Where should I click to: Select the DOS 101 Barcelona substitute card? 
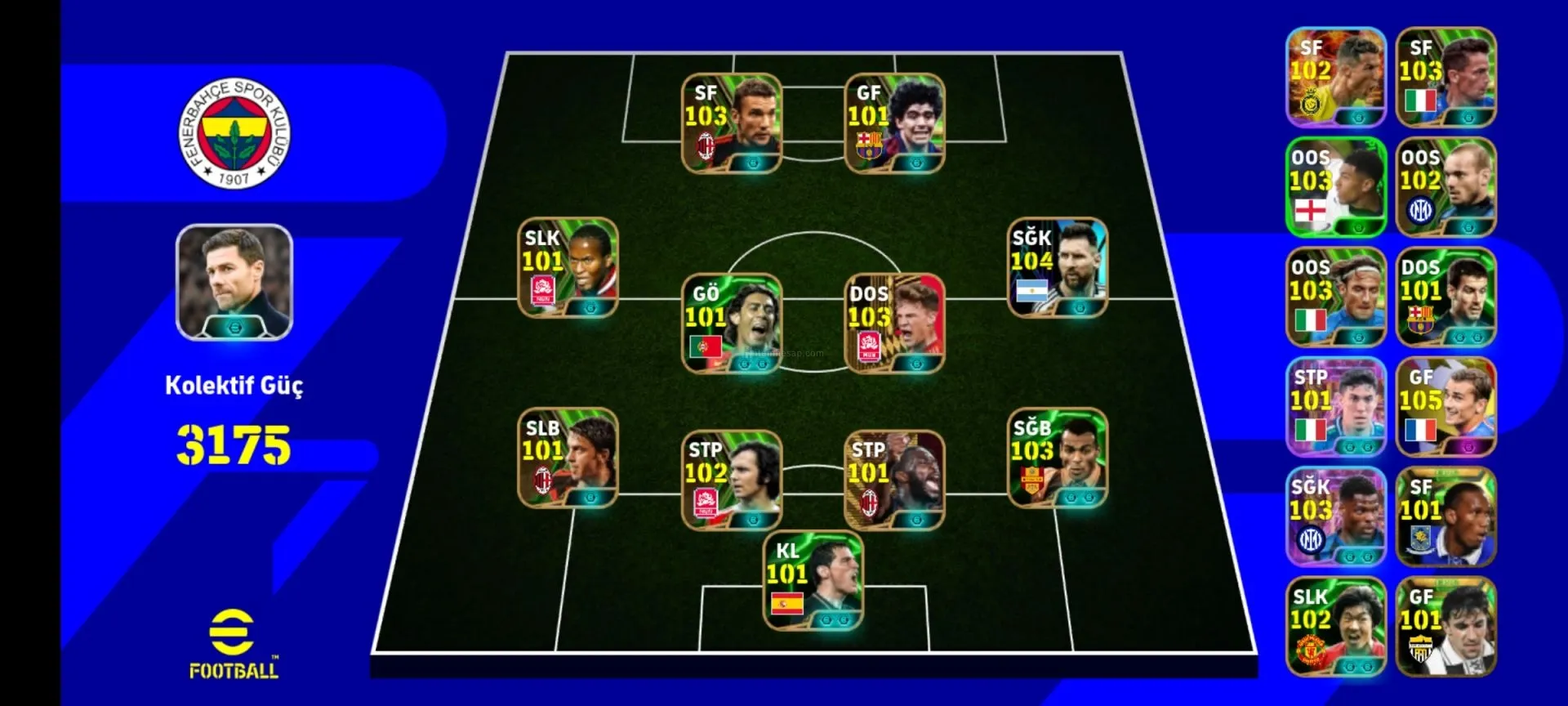(x=1445, y=297)
